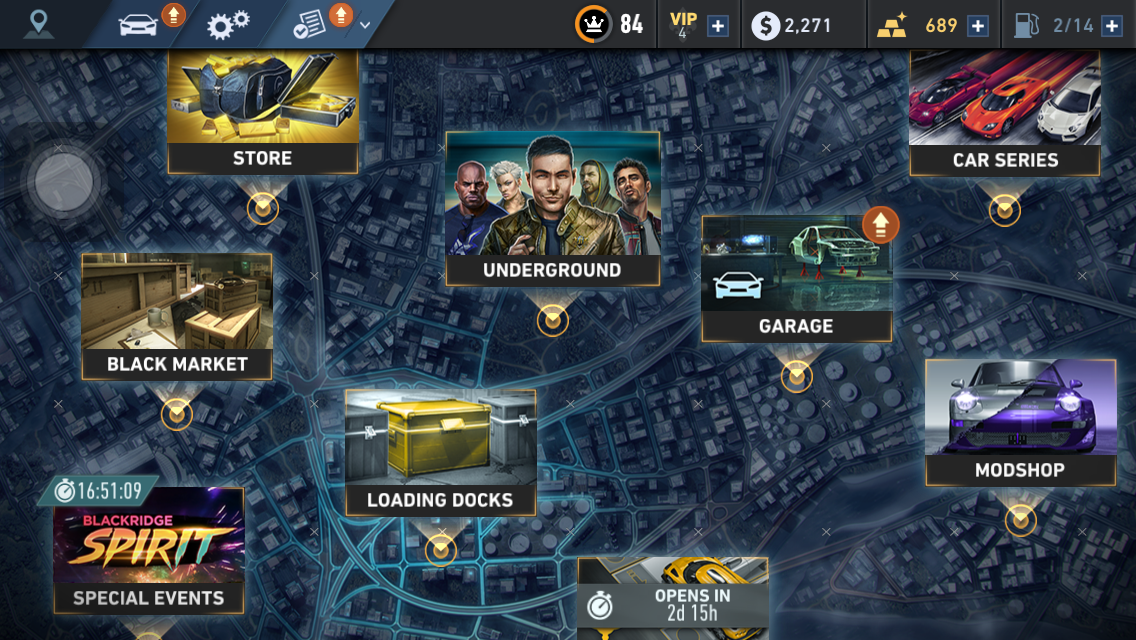
Task: Open the Loading Docks crates
Action: 440,452
